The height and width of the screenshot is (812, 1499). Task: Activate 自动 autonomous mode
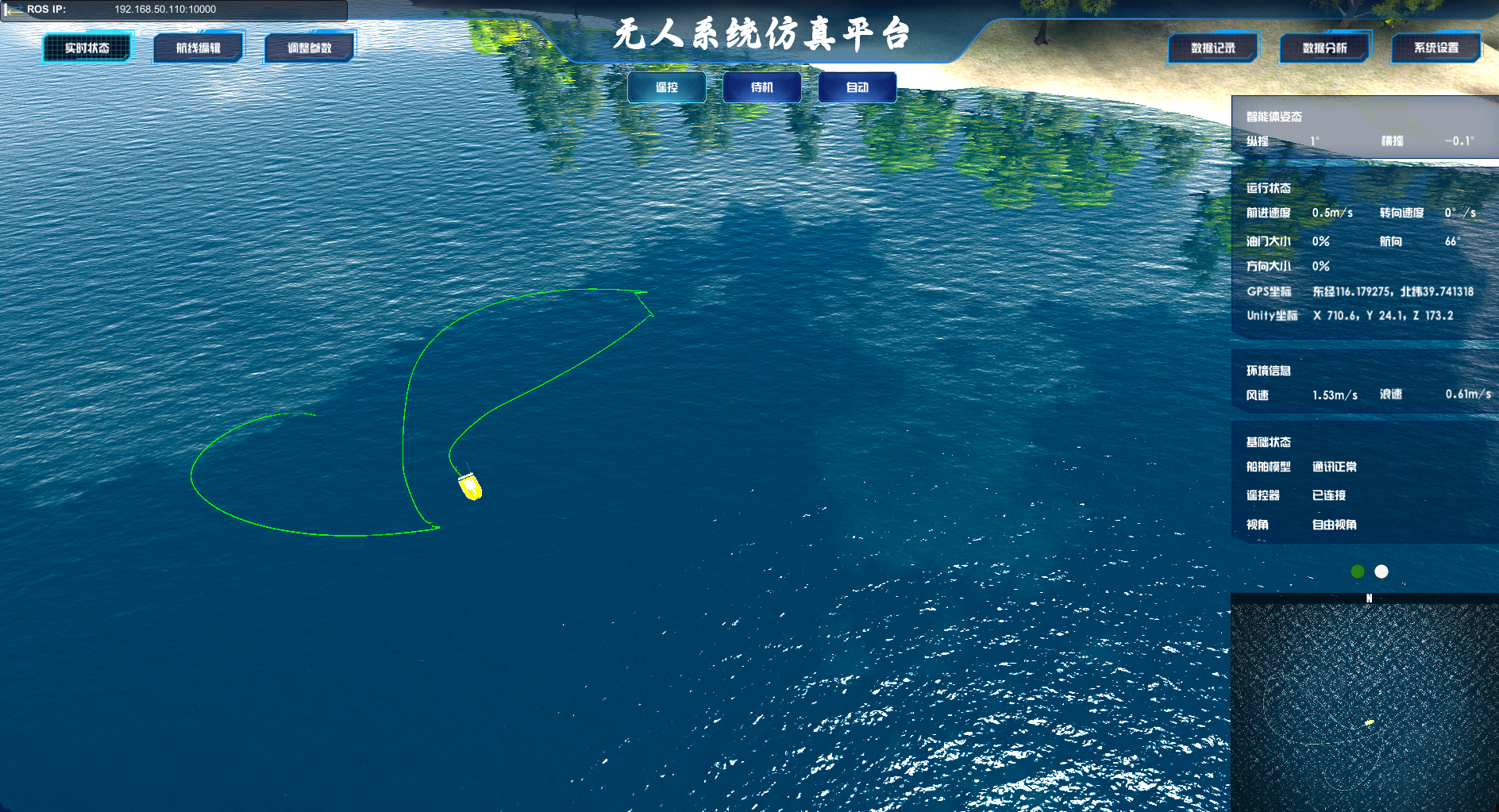click(857, 87)
